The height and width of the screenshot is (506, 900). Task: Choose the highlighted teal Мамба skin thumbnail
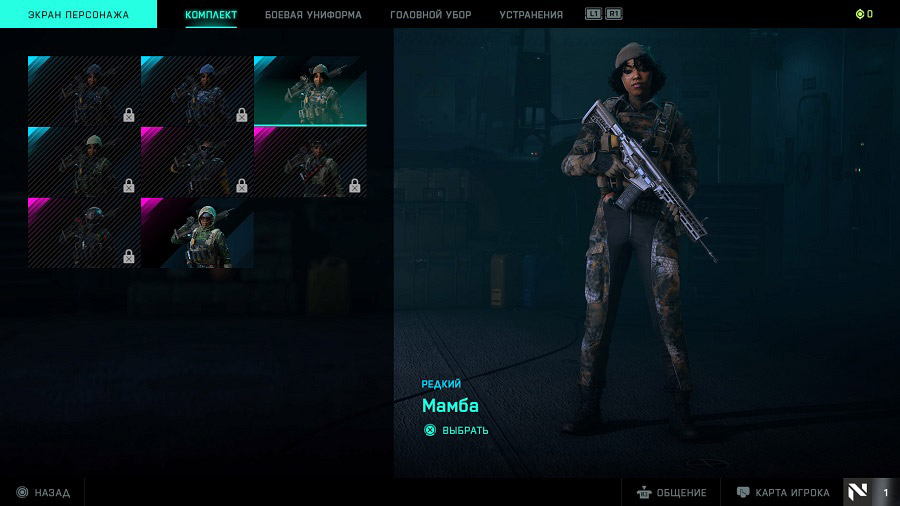[x=310, y=90]
